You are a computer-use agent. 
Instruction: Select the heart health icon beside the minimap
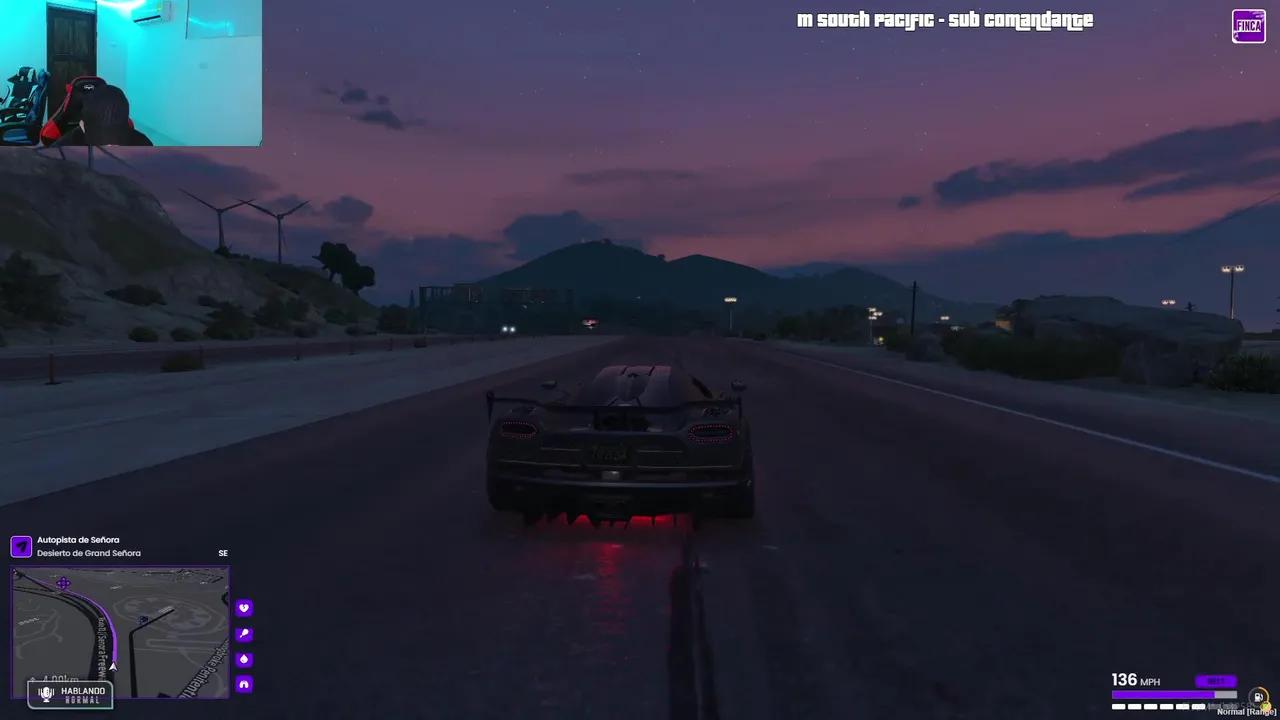[244, 607]
